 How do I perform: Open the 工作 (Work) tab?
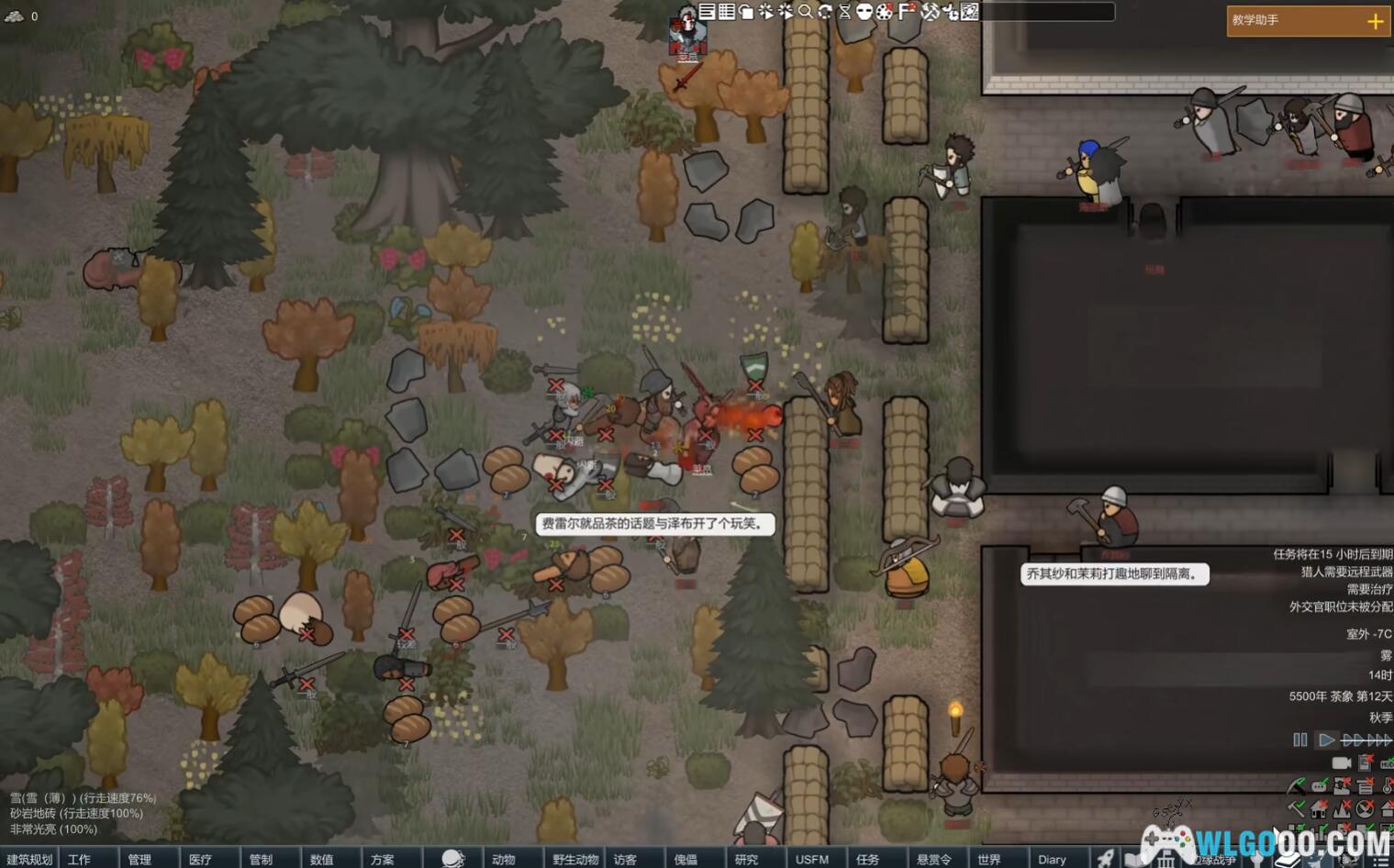(80, 859)
